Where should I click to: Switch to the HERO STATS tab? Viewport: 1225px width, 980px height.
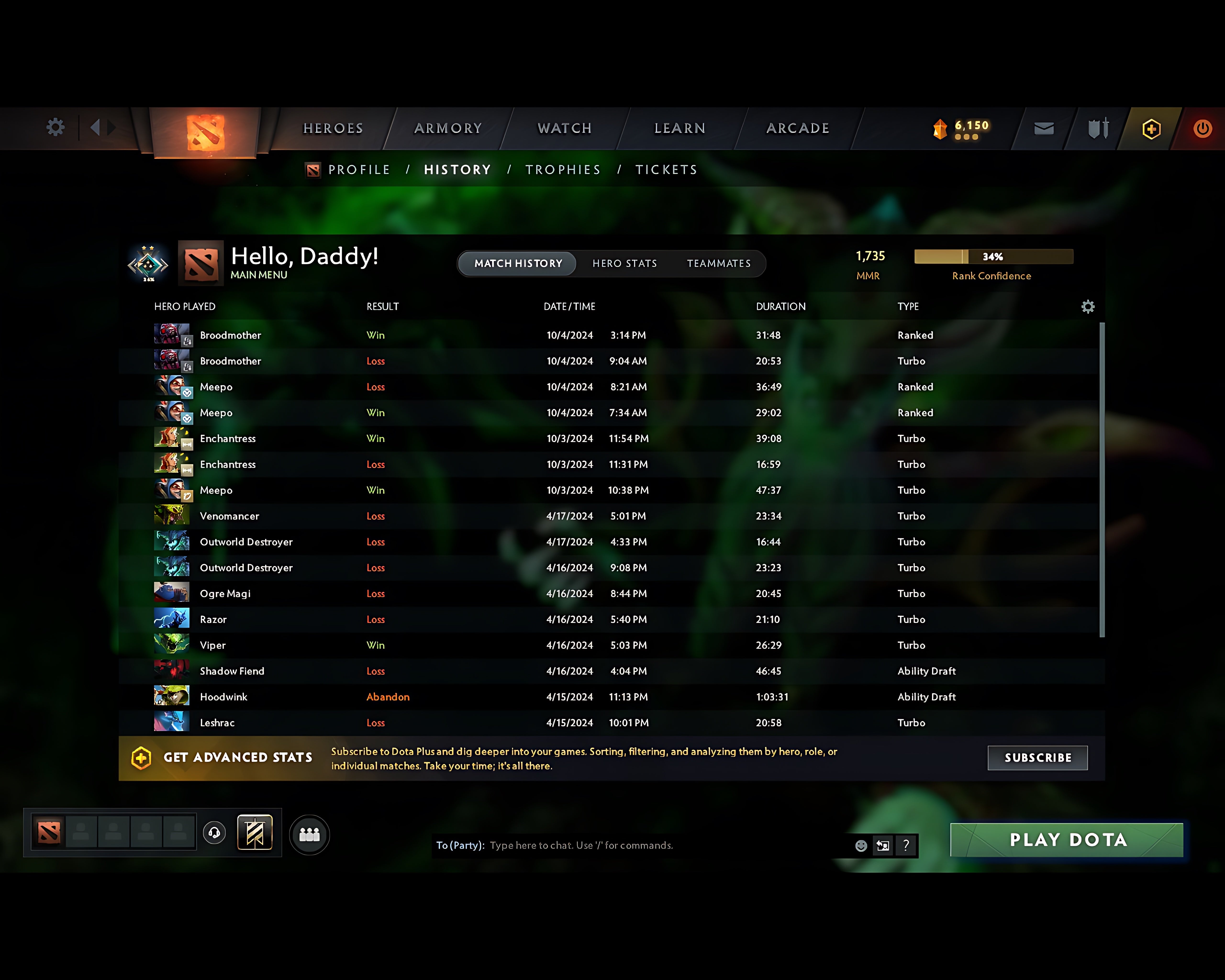coord(624,263)
